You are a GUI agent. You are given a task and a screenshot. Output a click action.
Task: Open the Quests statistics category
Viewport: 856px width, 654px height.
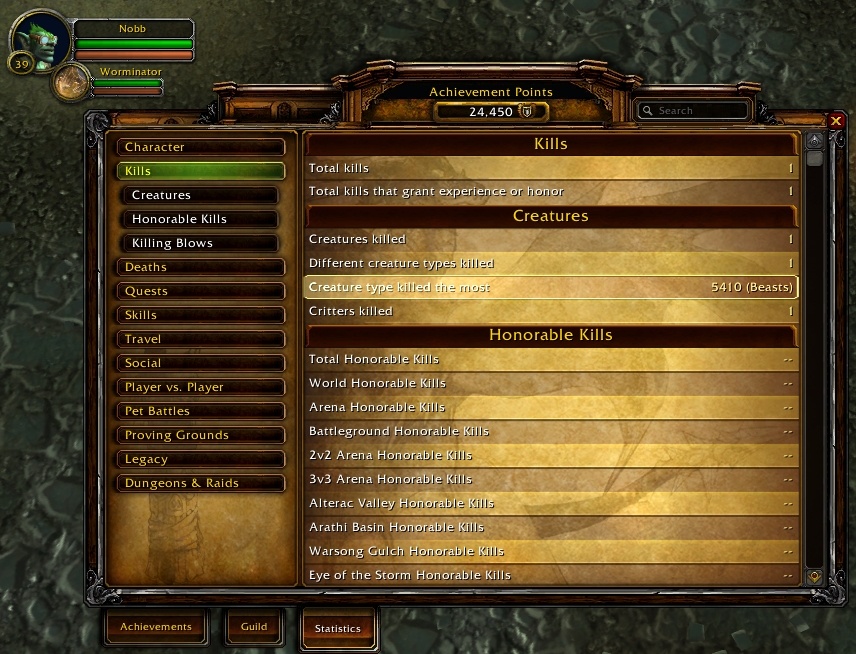200,291
